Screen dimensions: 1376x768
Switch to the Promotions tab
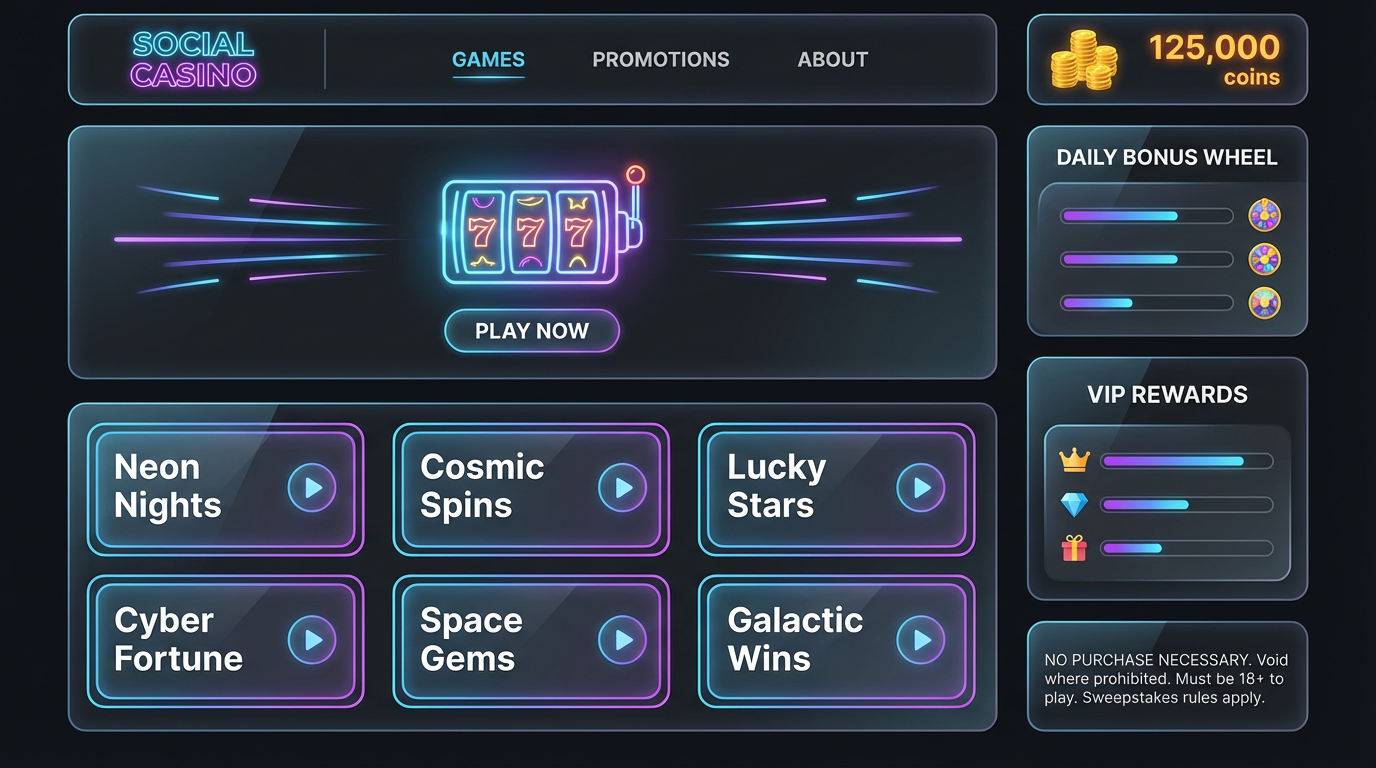(x=661, y=59)
